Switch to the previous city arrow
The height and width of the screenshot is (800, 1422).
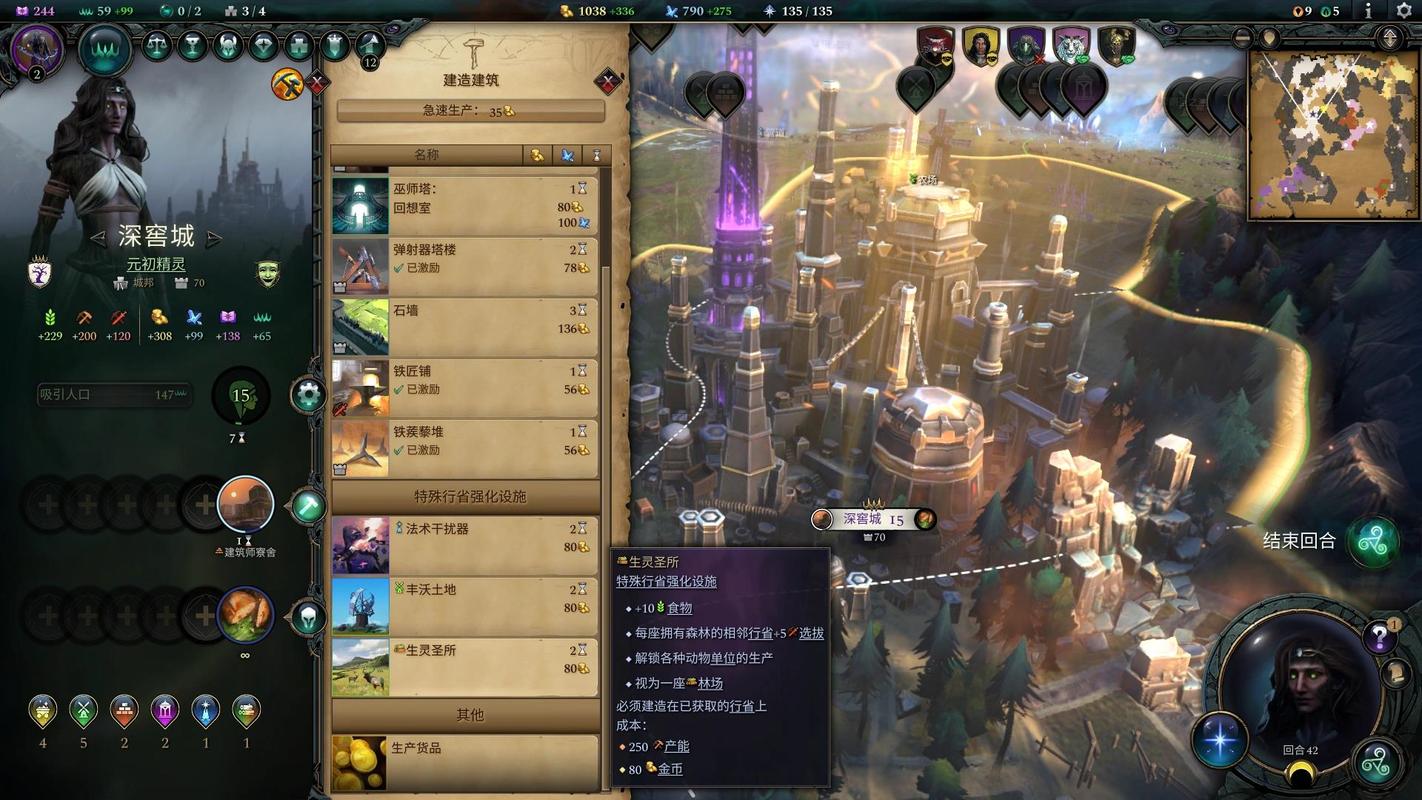click(x=98, y=238)
